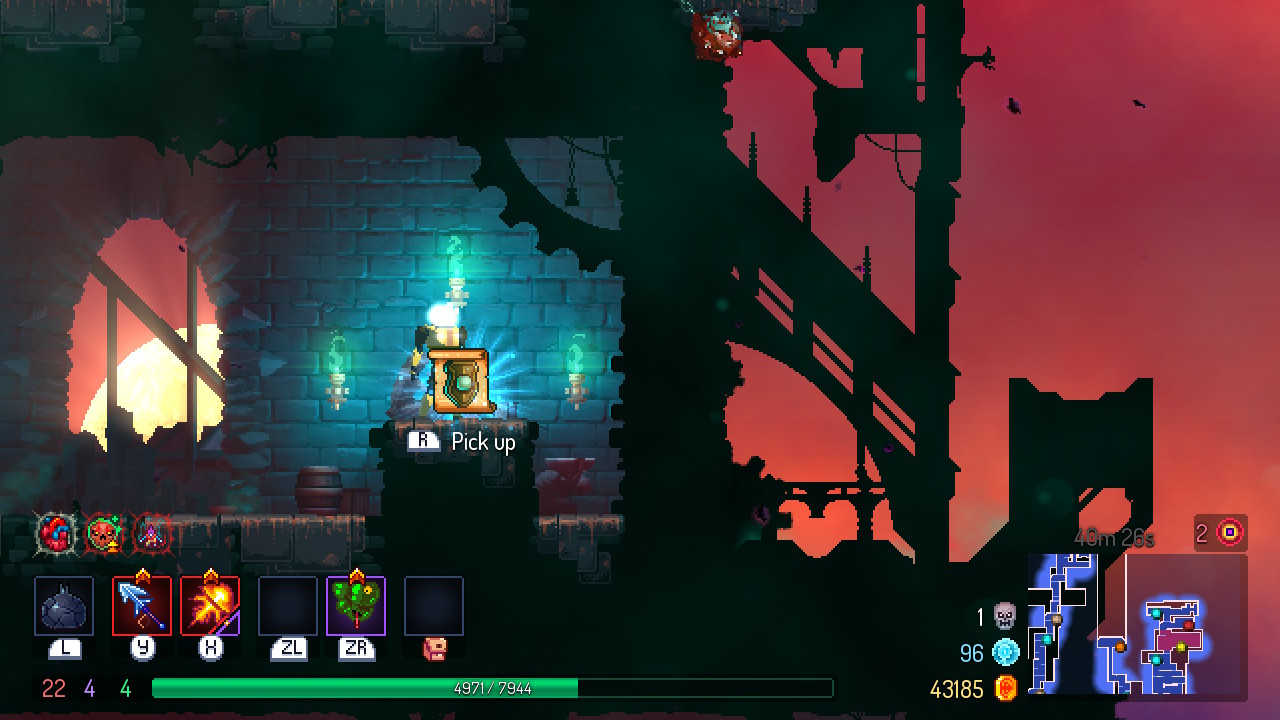This screenshot has width=1280, height=720.
Task: Click the dark stone amulet slot
Action: click(x=64, y=605)
